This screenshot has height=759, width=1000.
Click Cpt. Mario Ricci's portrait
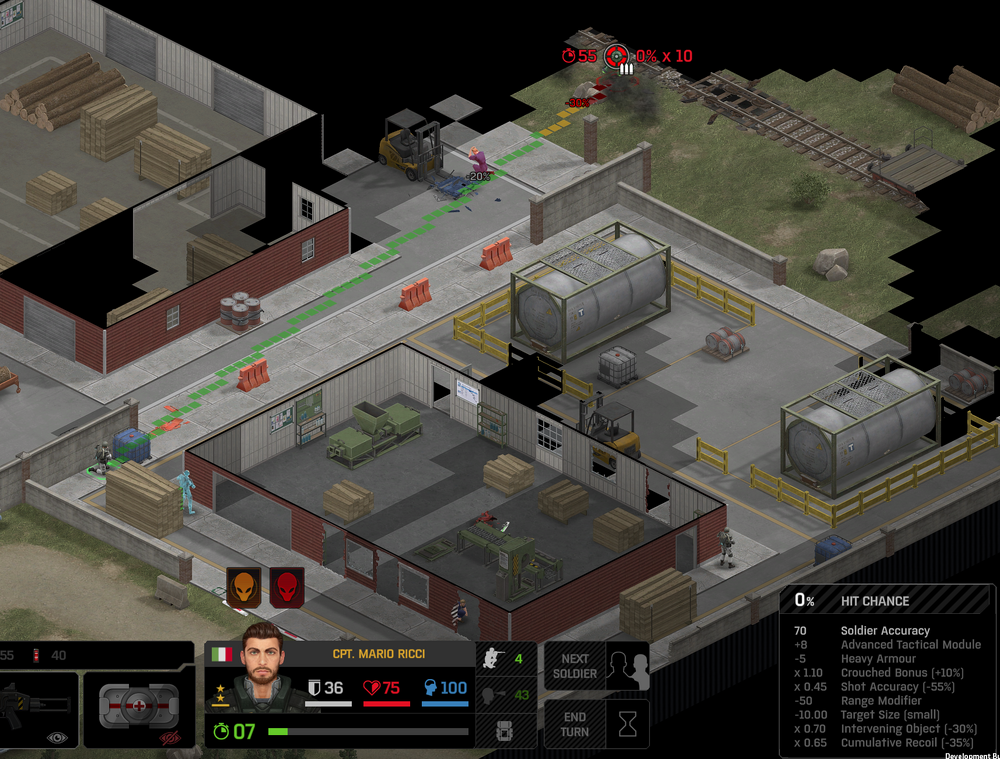coord(264,679)
